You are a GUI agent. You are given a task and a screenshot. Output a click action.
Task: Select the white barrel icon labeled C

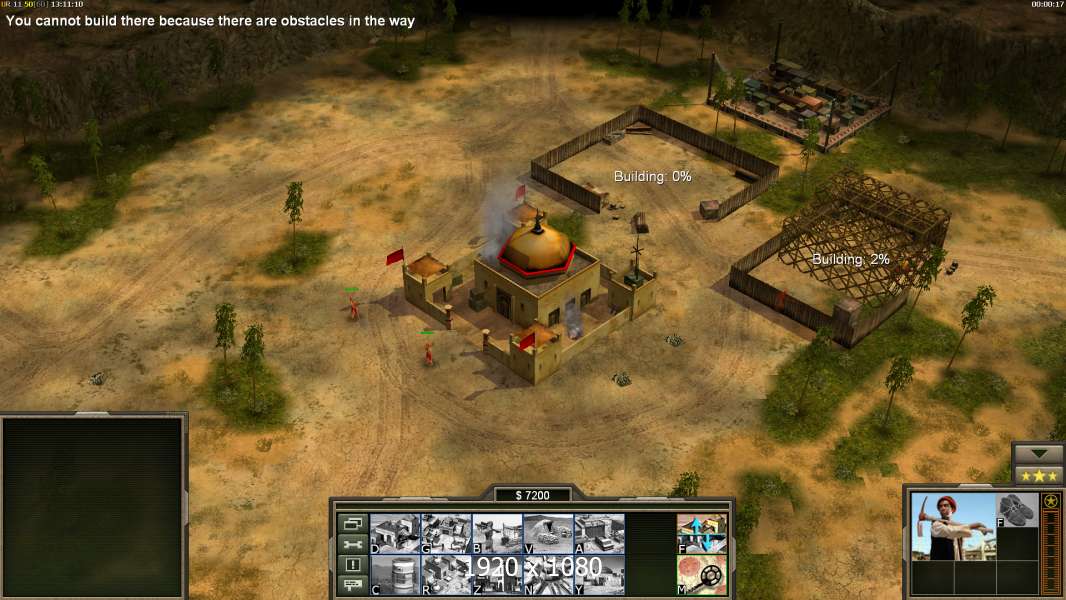(395, 574)
